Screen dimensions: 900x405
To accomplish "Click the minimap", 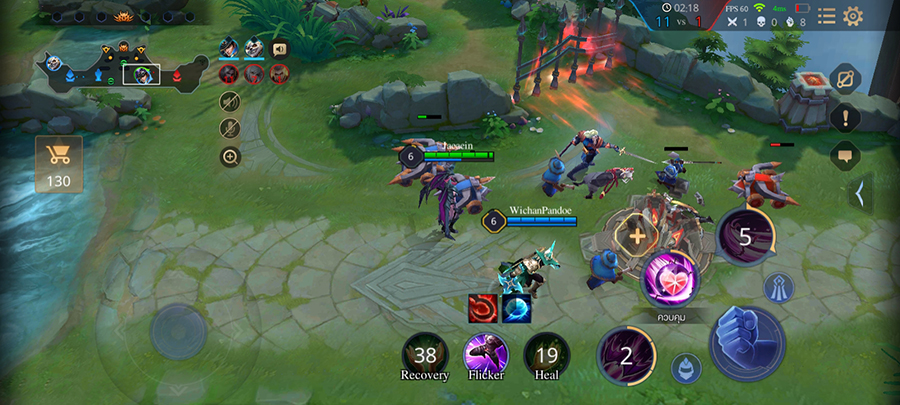I will [120, 66].
